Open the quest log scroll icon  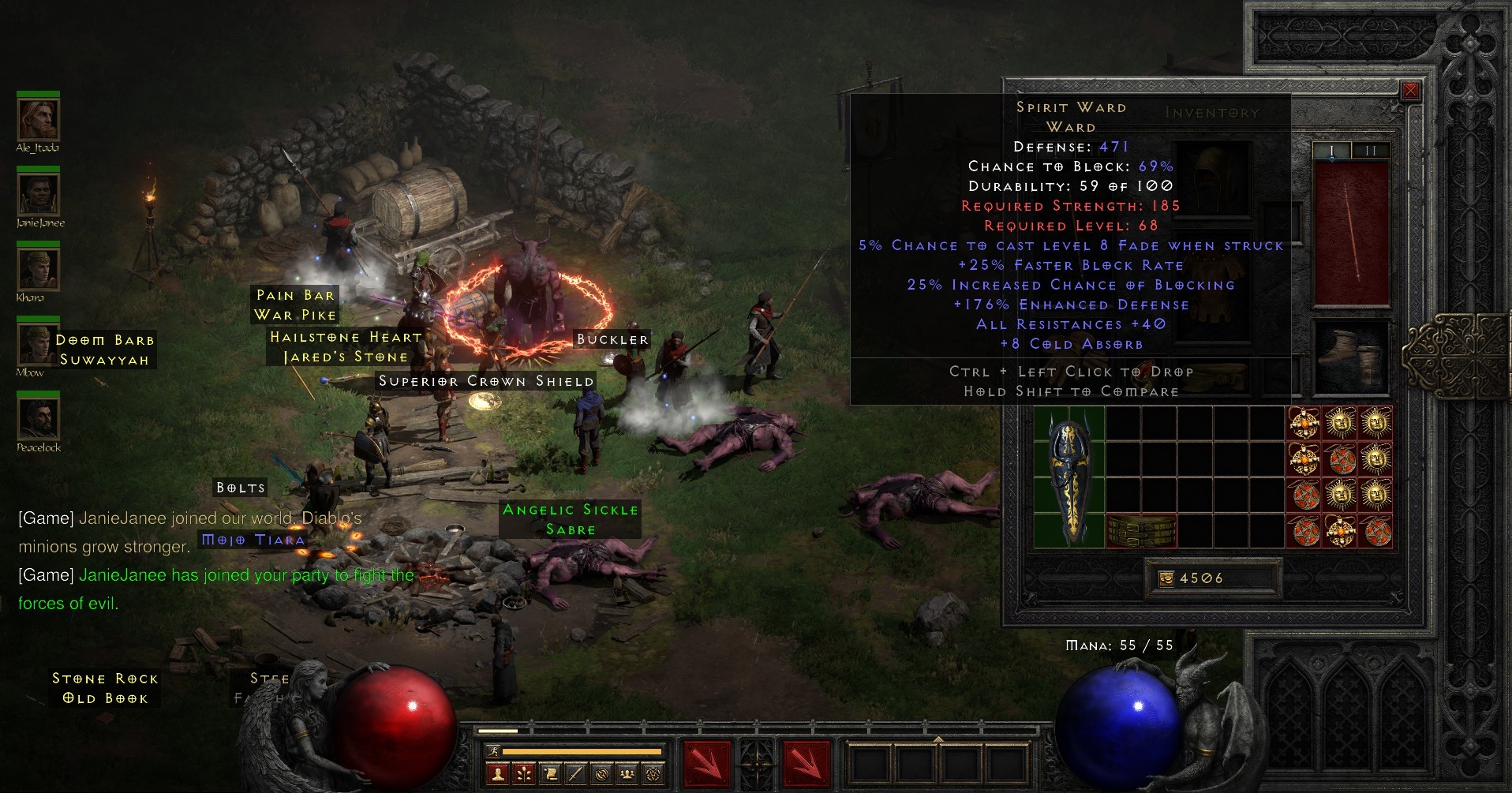point(549,776)
